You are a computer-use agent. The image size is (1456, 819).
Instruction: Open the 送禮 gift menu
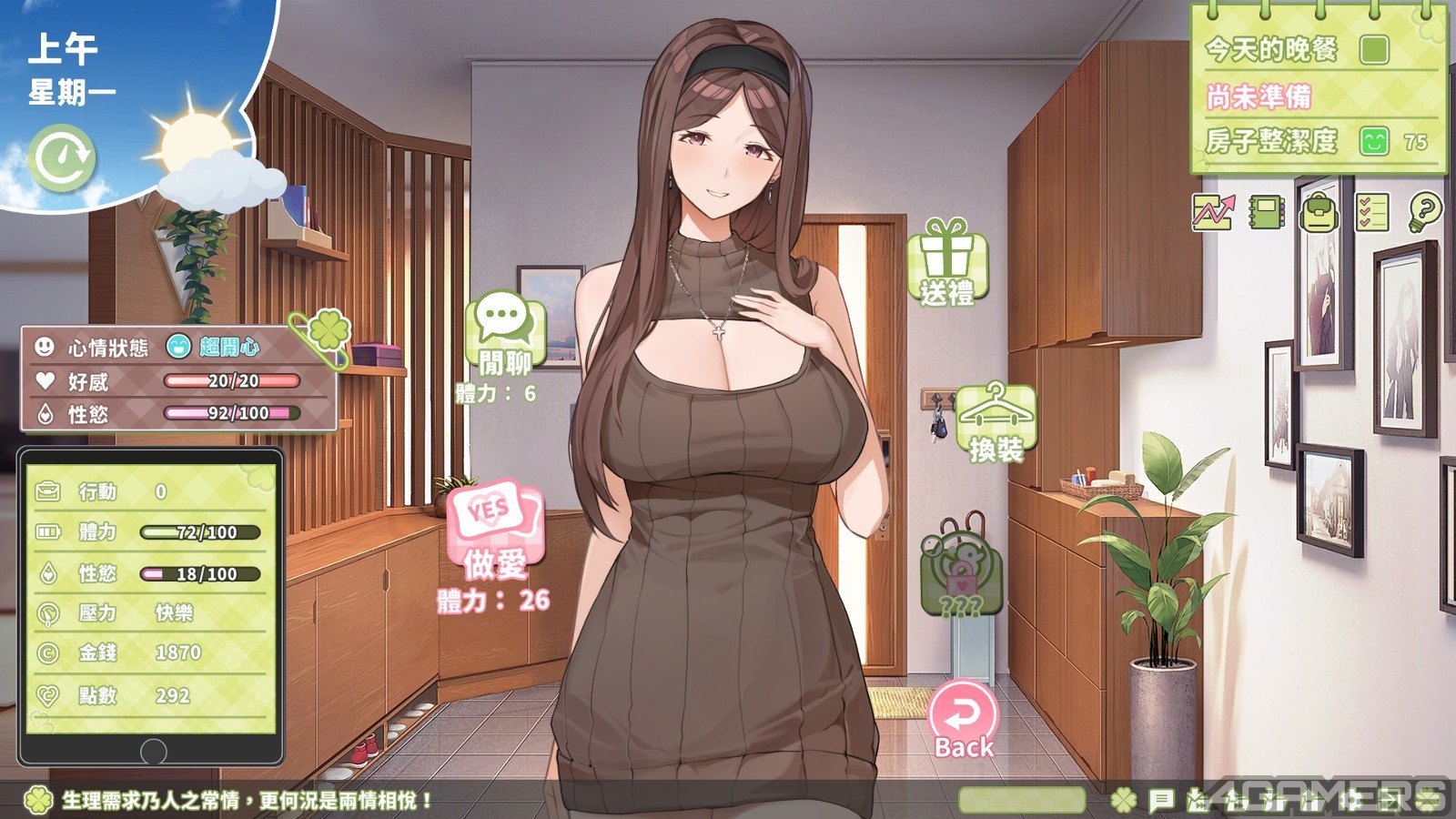[x=946, y=262]
